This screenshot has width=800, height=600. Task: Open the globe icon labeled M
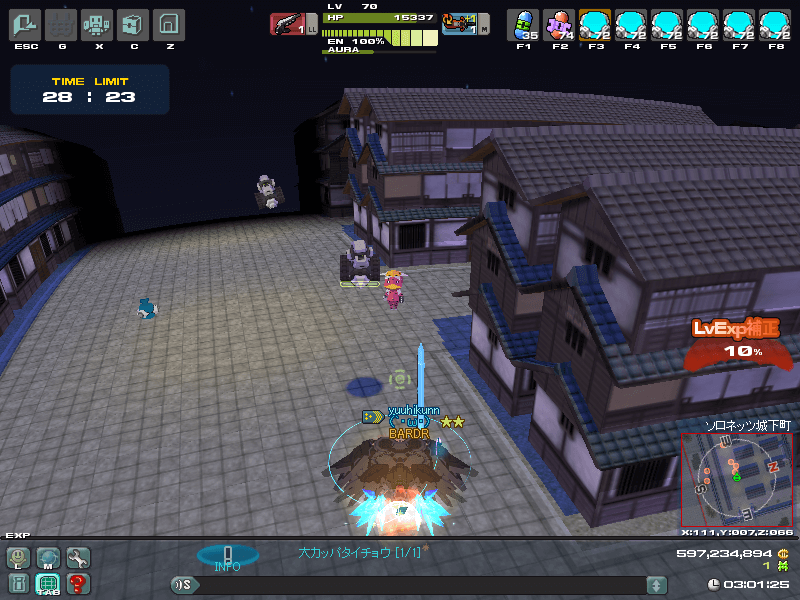tap(48, 558)
